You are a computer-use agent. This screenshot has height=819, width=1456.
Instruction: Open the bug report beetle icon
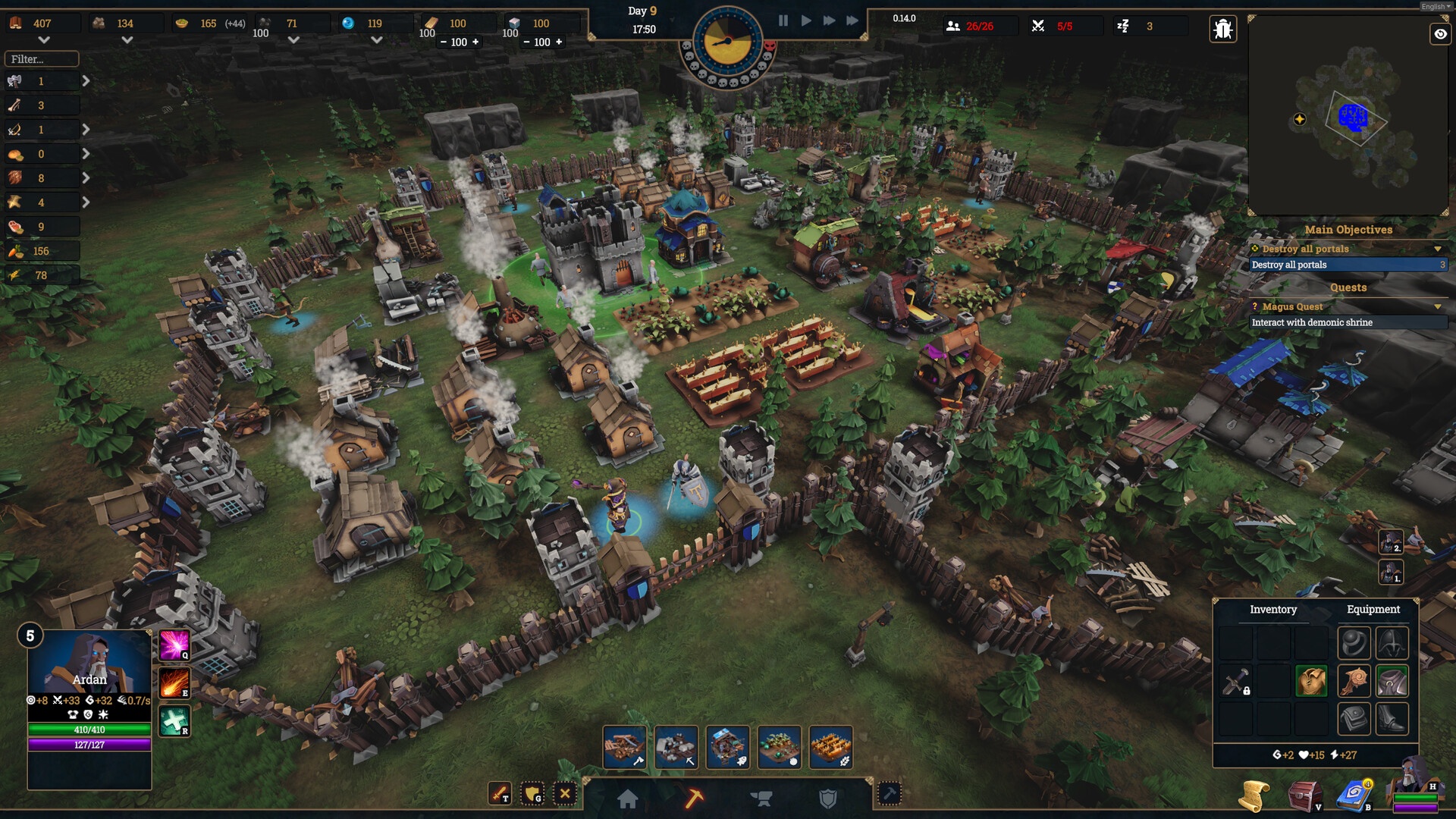tap(1222, 29)
